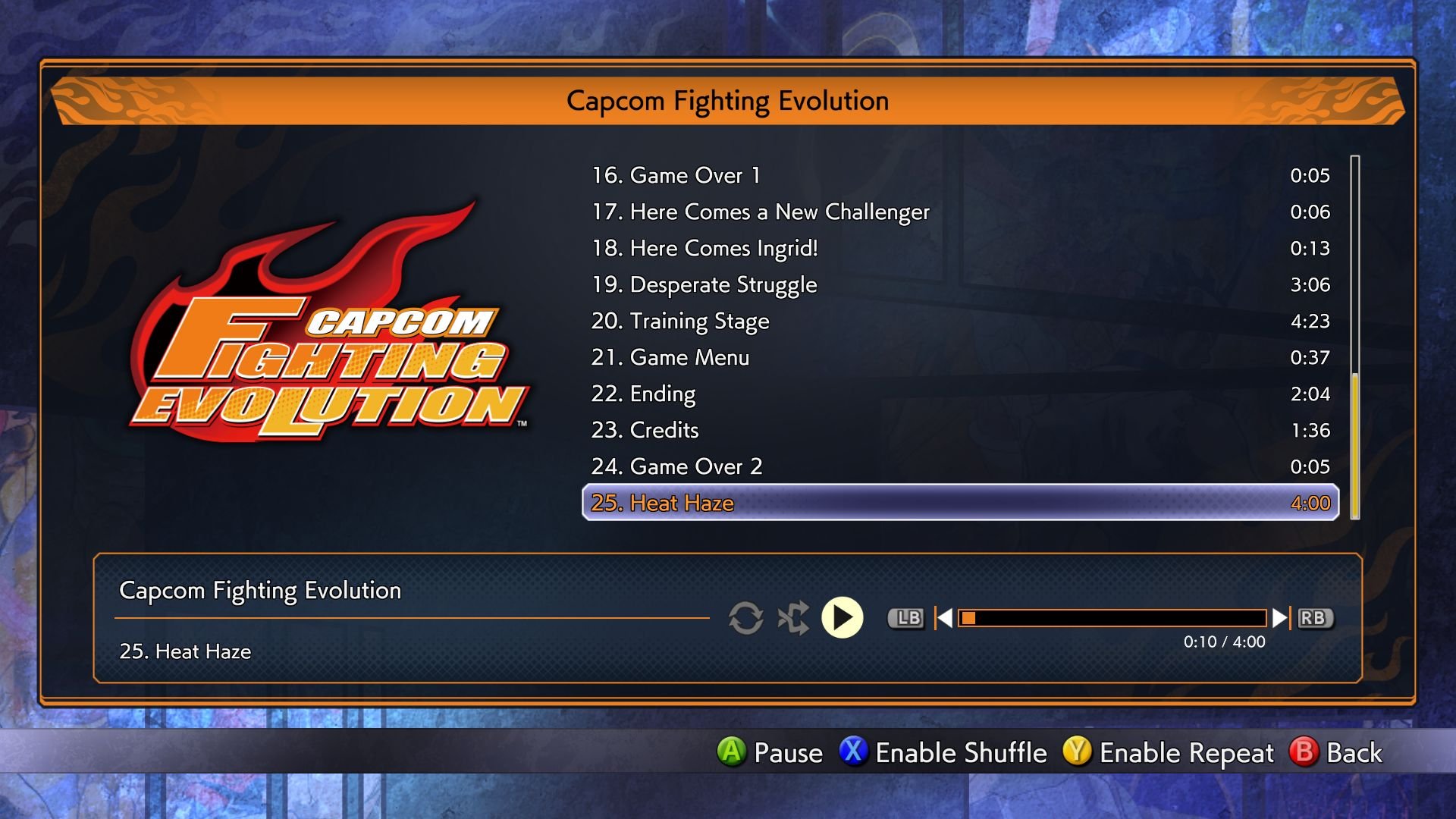1456x819 pixels.
Task: Select track 19, Desperate Struggle
Action: click(x=705, y=284)
